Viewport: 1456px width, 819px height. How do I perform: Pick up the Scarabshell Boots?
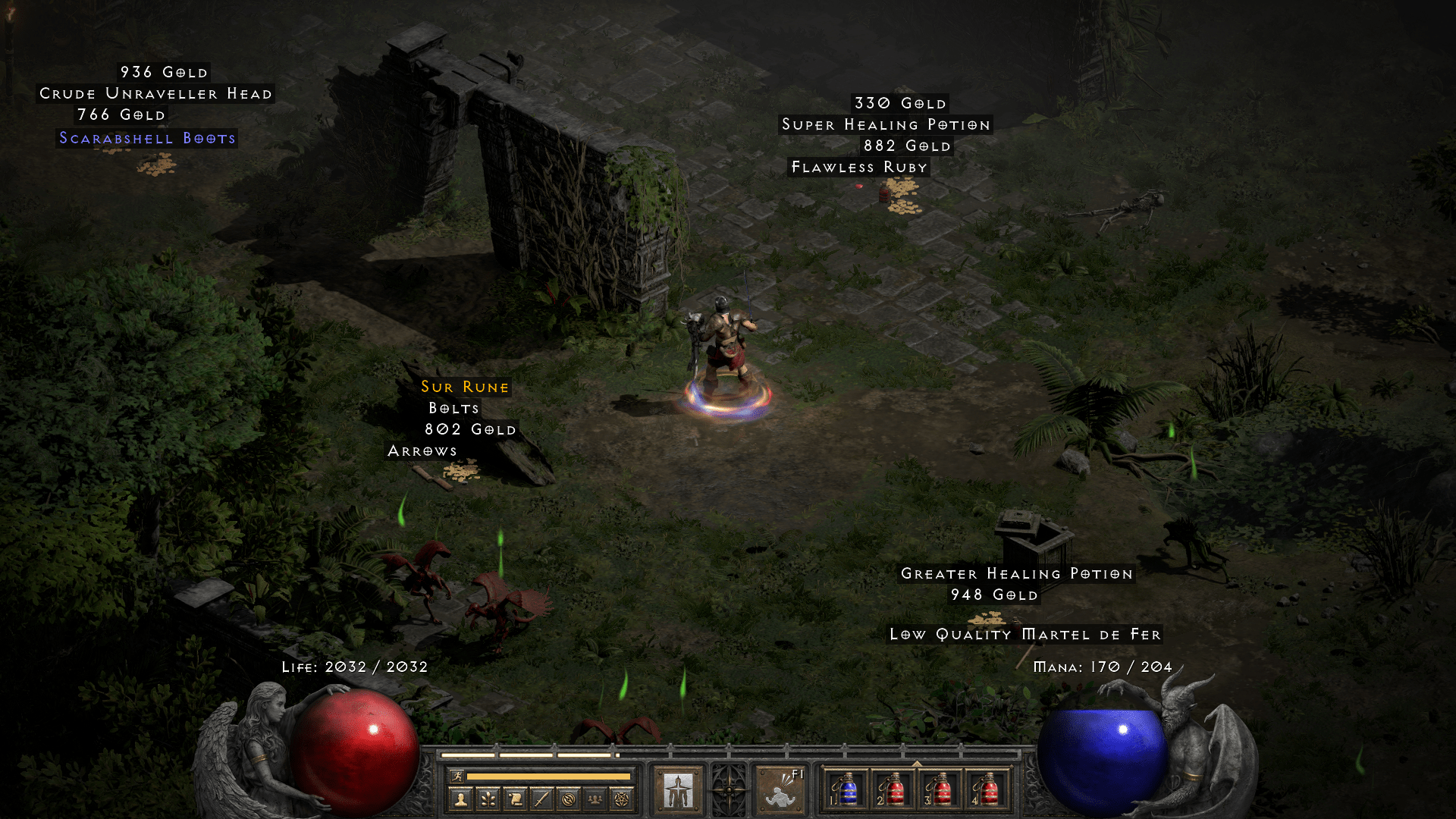pos(146,138)
